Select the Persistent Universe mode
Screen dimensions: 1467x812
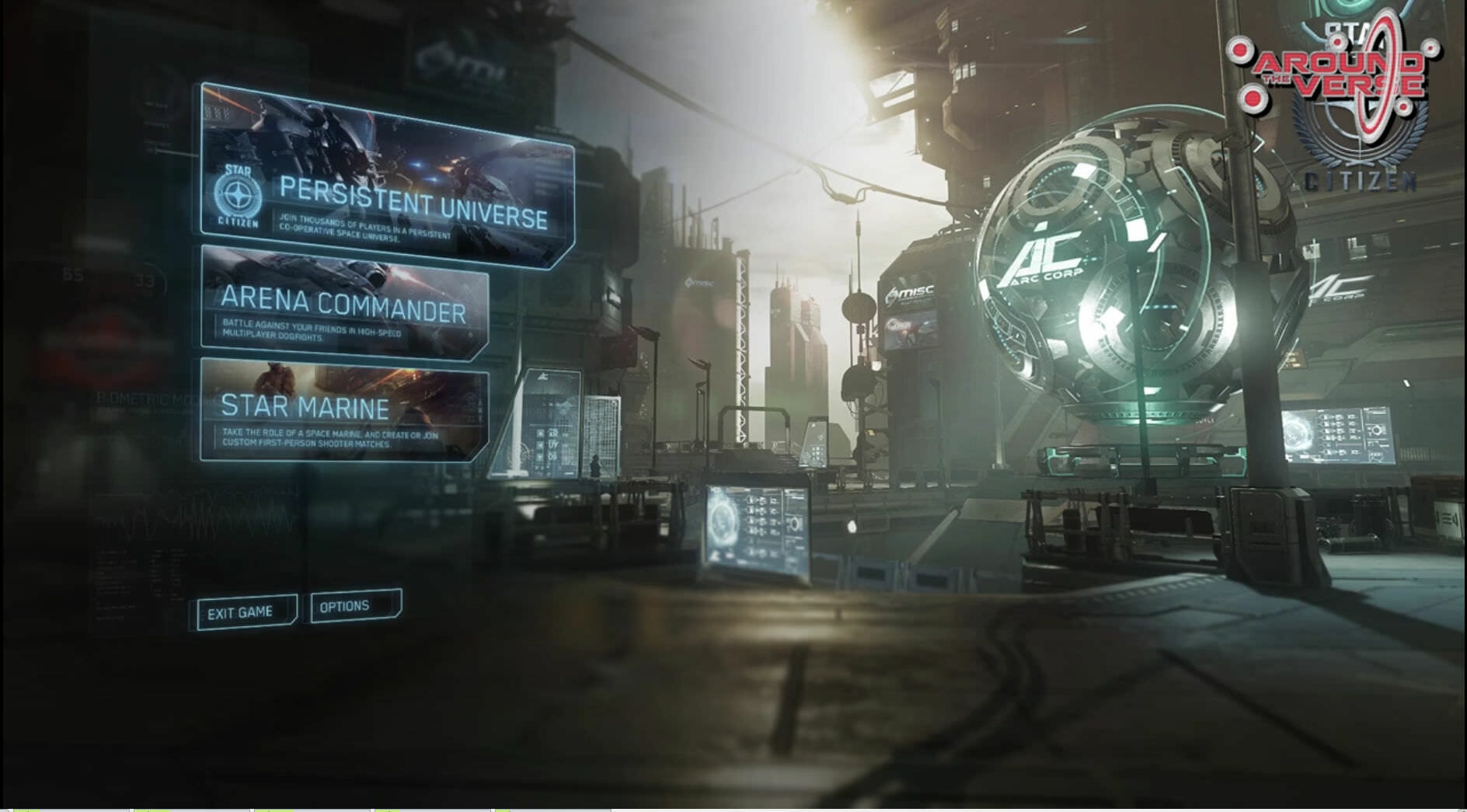[x=386, y=179]
